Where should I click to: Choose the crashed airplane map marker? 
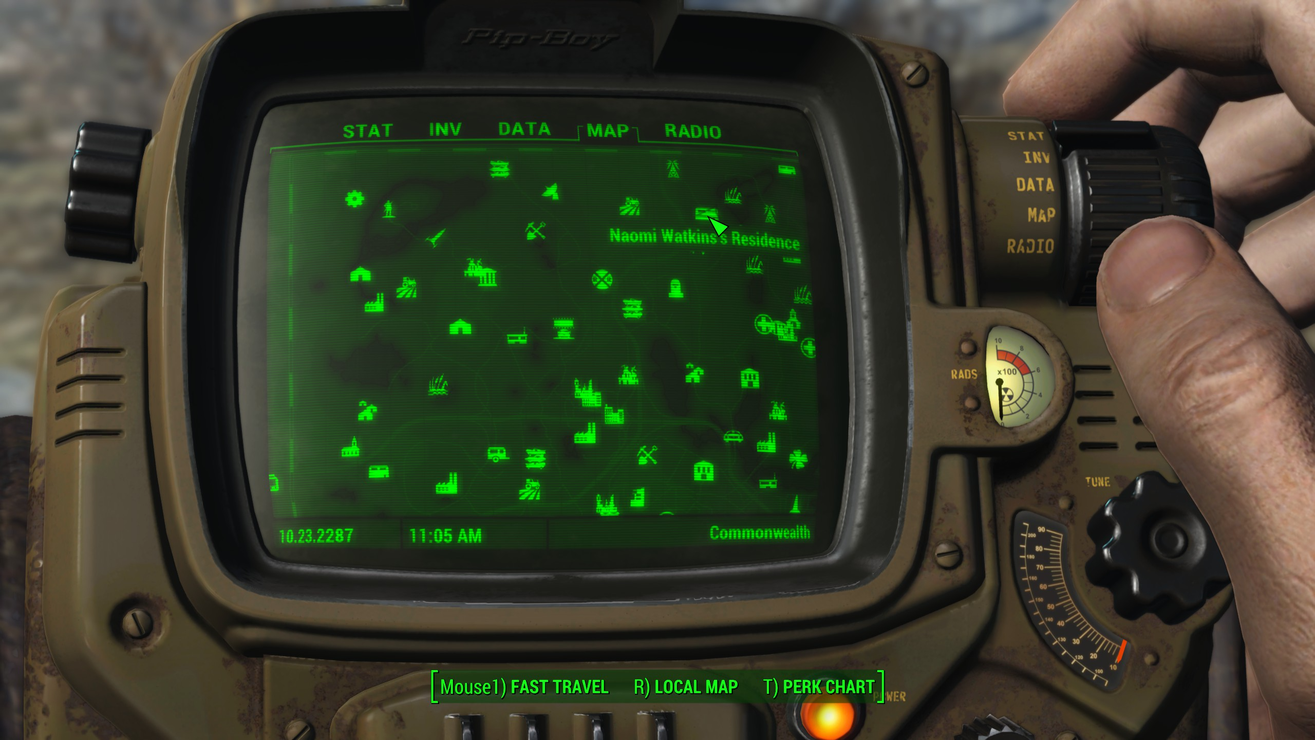(x=436, y=238)
